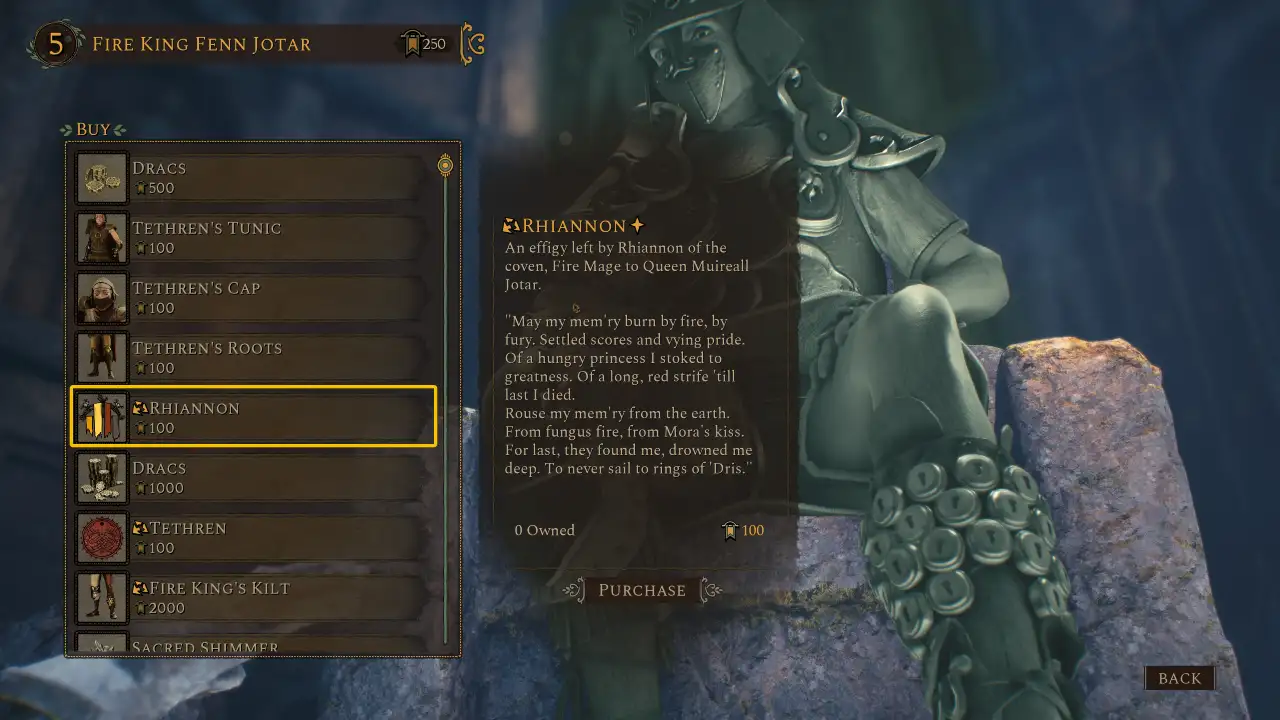Select Tethren's Cap item row

(253, 298)
